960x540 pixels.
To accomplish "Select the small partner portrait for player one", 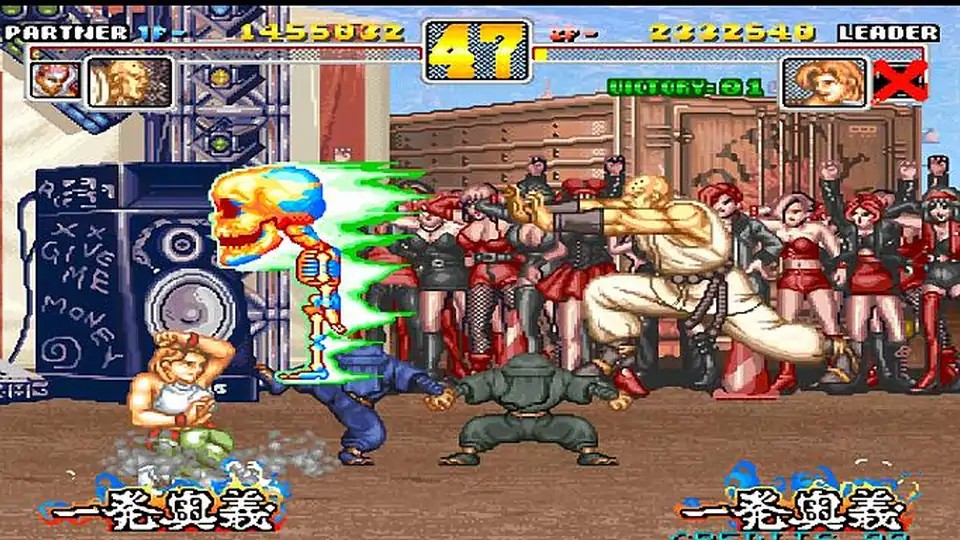I will tap(54, 80).
